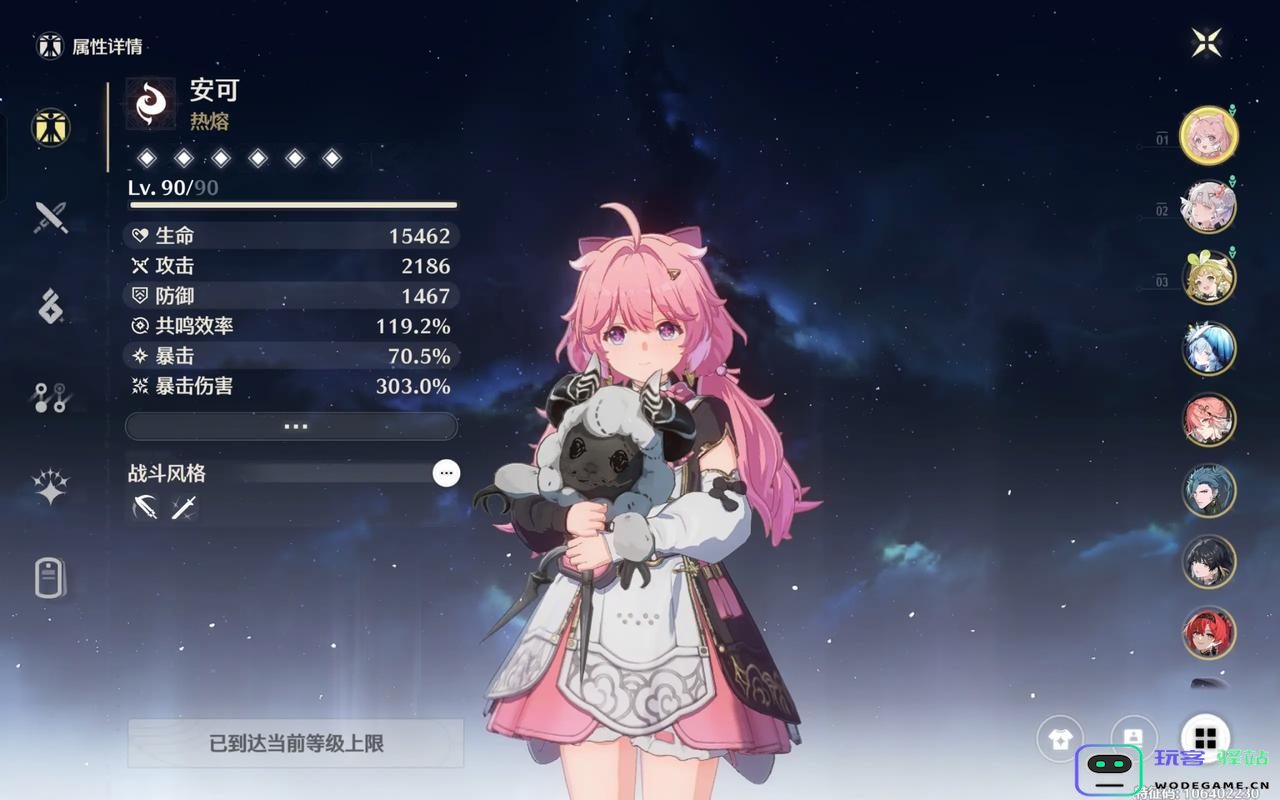
Task: Select the blue-haired character portrait
Action: (x=1209, y=348)
